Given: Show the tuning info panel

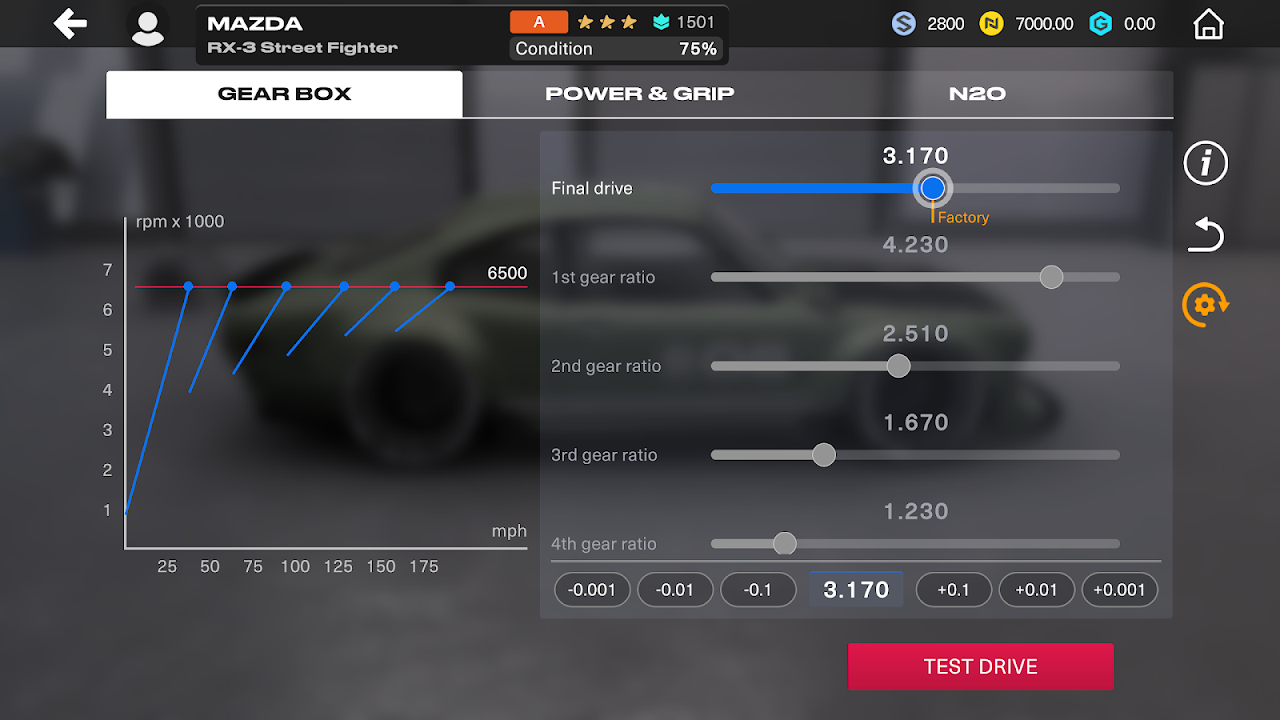Looking at the screenshot, I should click(x=1205, y=163).
